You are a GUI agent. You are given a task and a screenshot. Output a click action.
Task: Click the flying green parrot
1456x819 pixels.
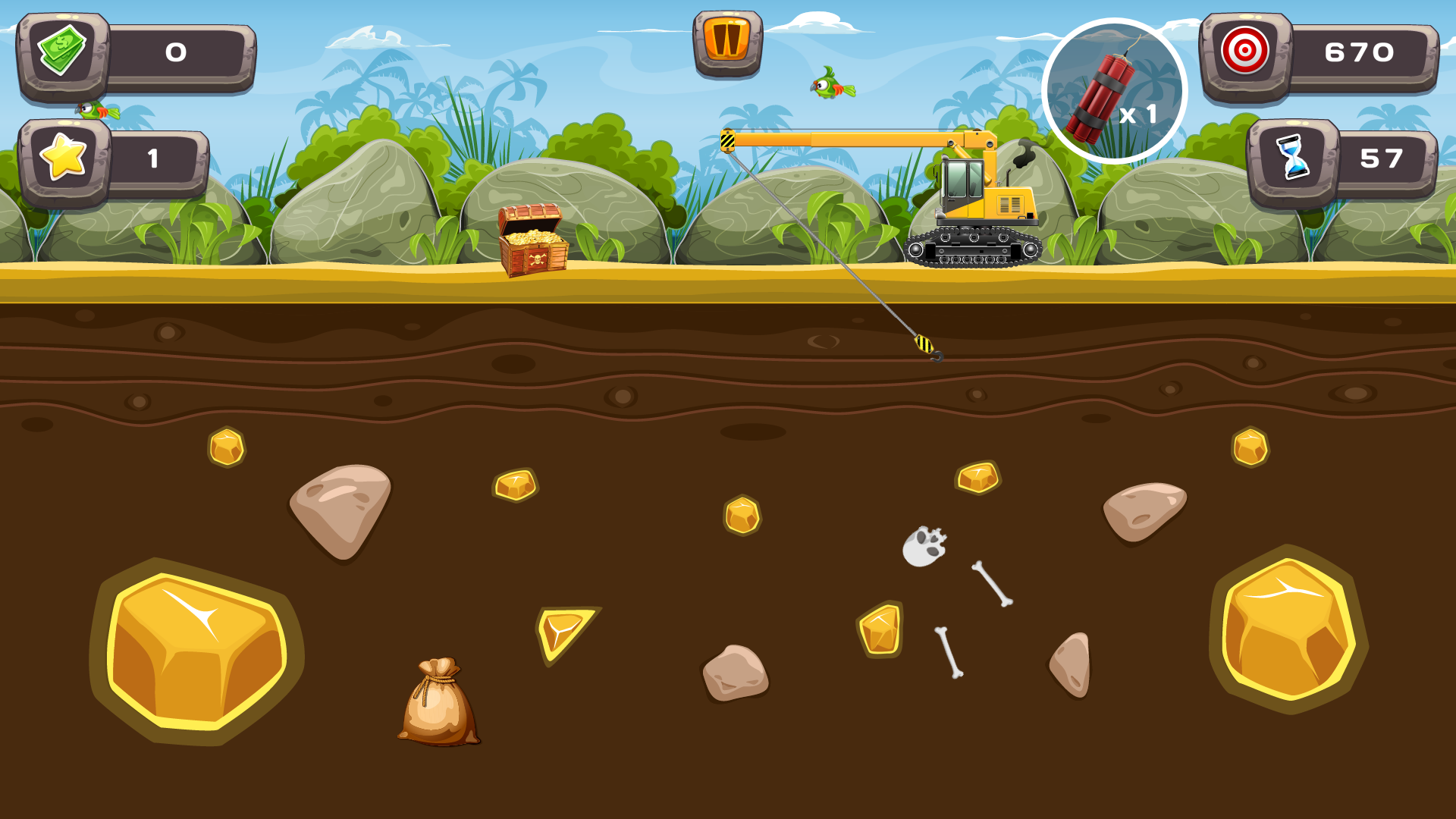(x=830, y=87)
